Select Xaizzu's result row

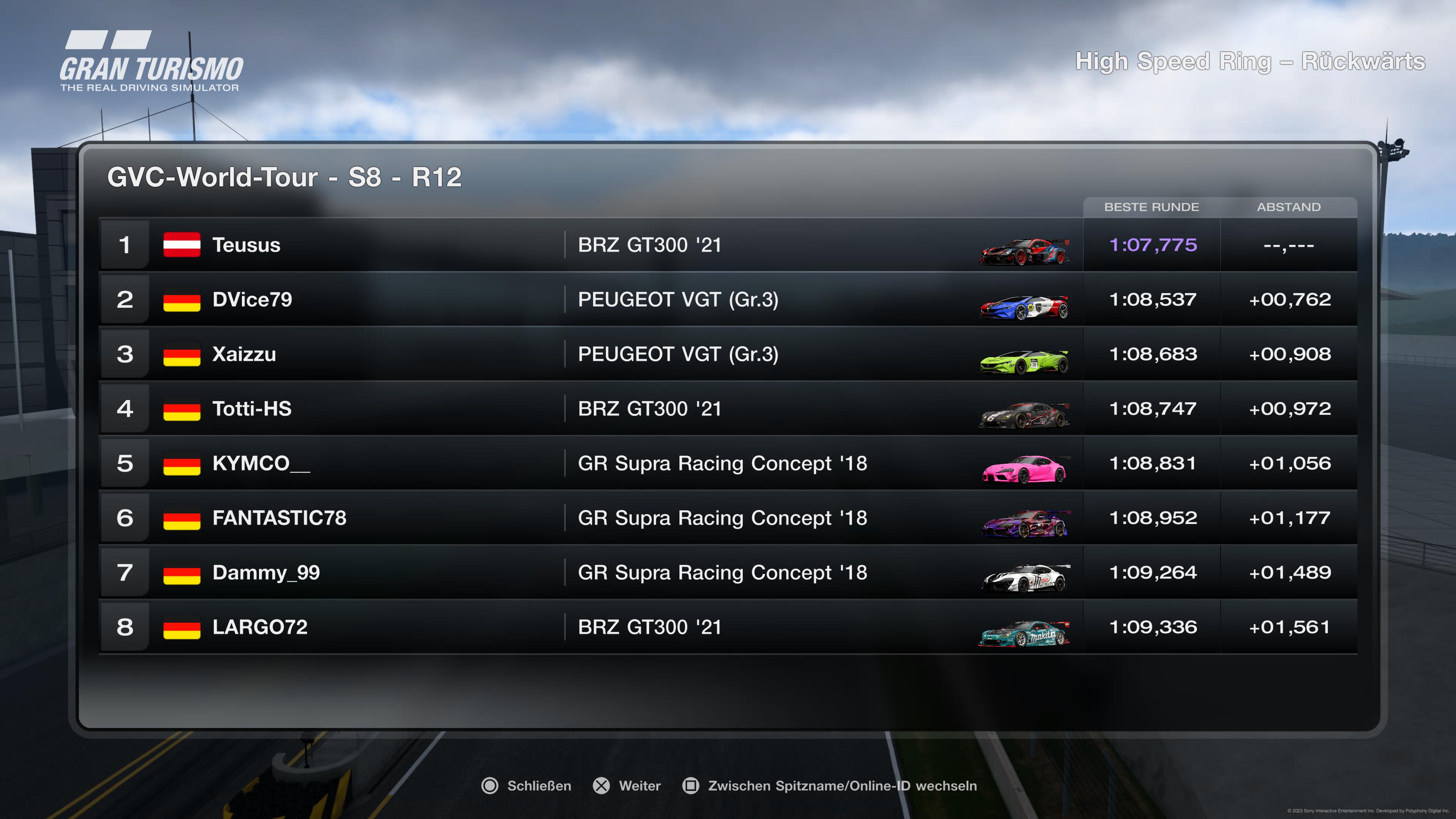pos(452,354)
